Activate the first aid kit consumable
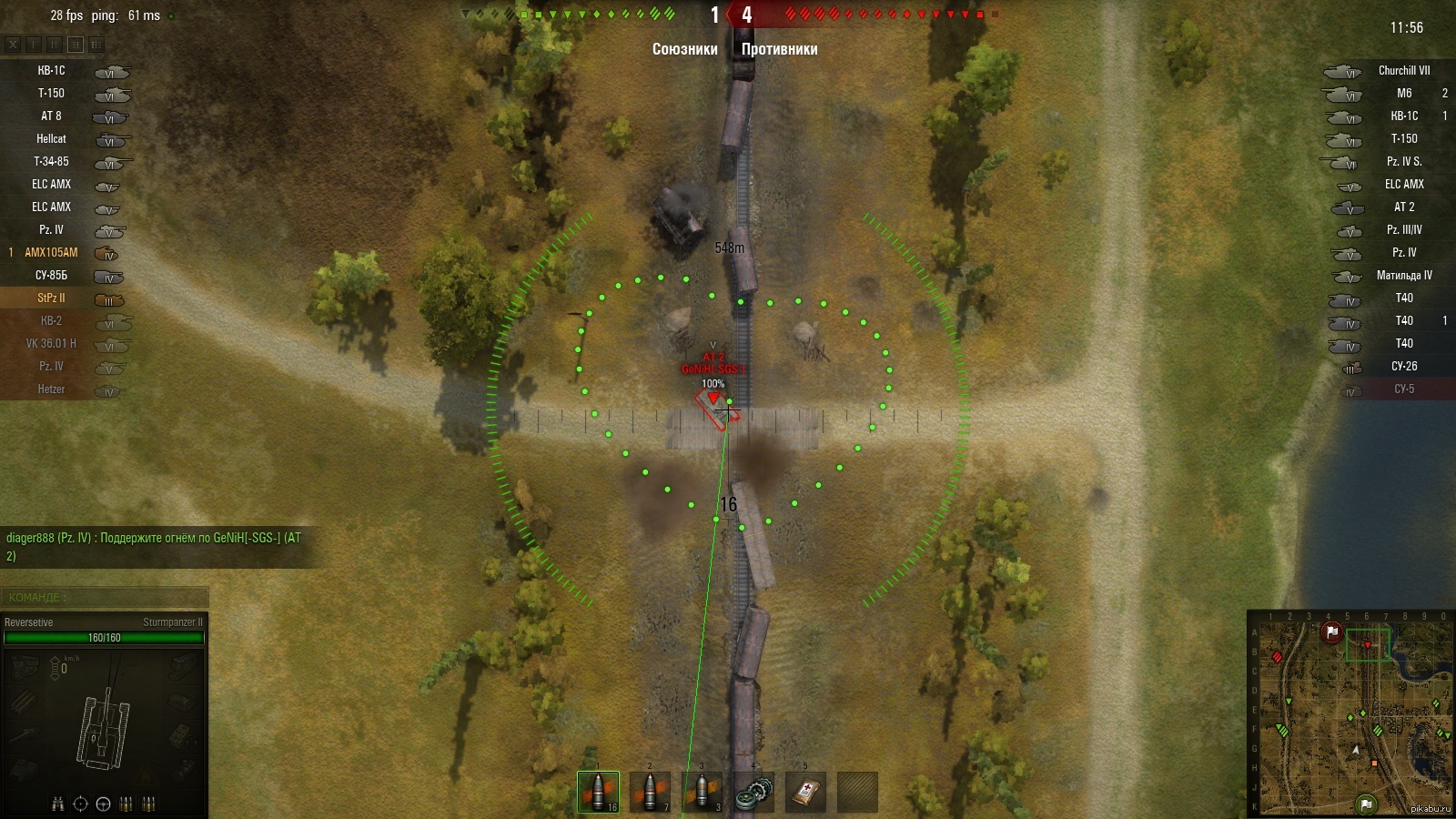 pyautogui.click(x=805, y=791)
